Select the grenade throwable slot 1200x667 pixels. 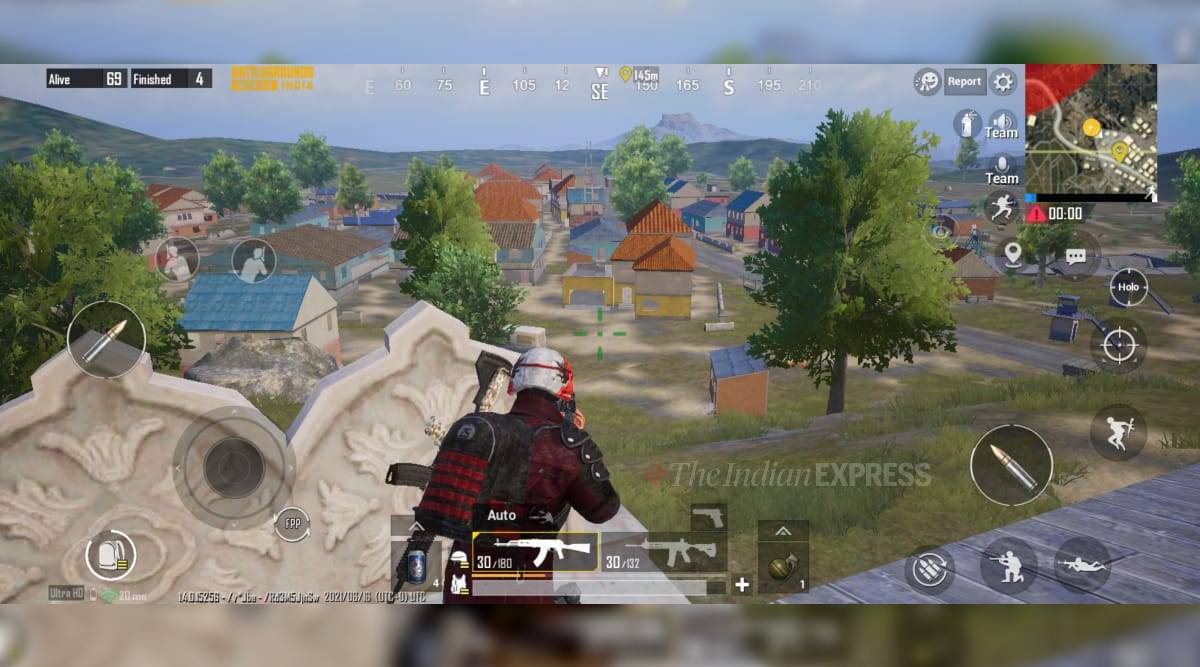782,570
